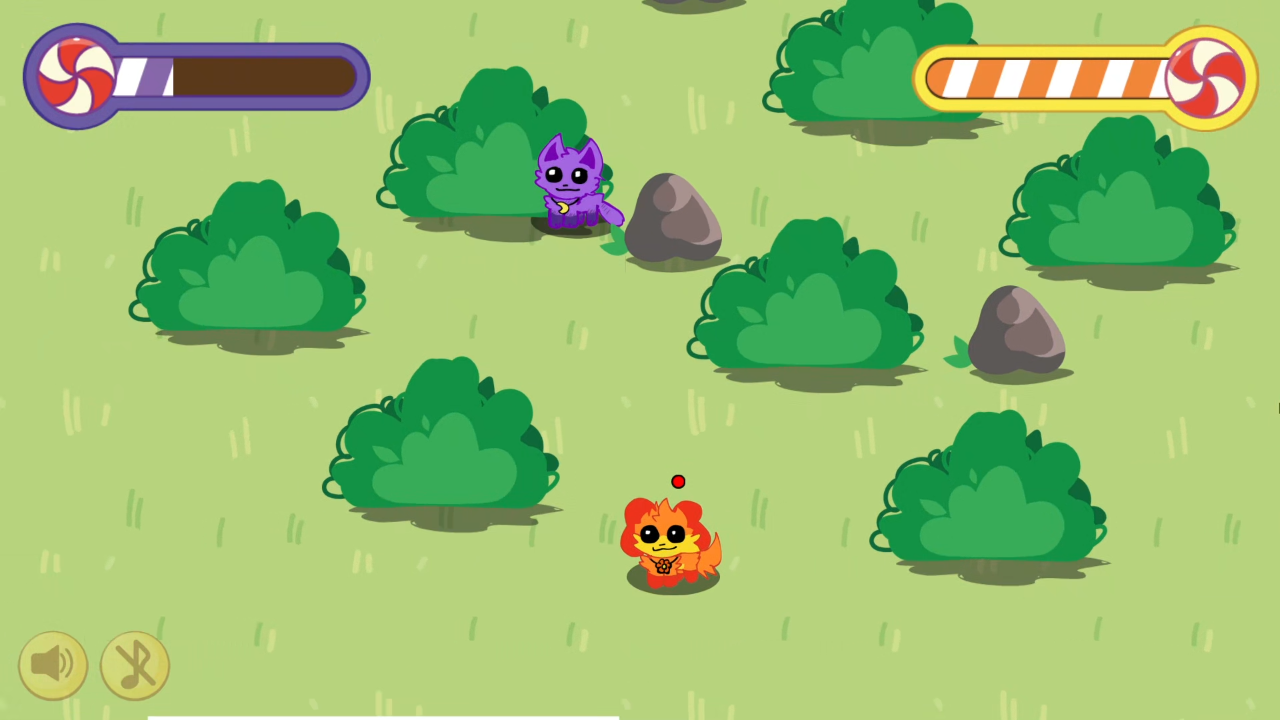Click the yellow pendant on the purple cat

pos(562,207)
